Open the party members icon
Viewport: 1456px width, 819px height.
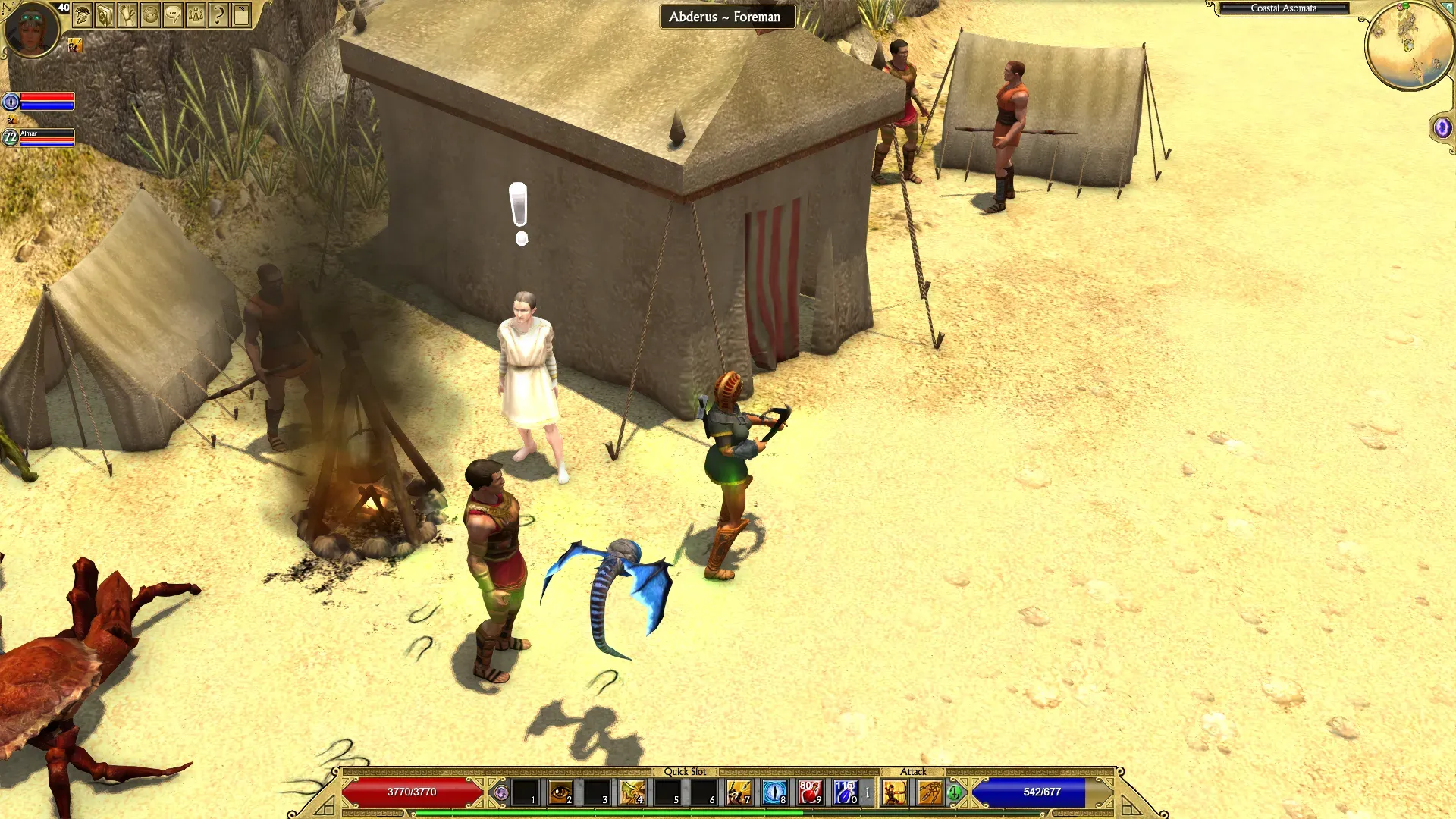(x=196, y=15)
